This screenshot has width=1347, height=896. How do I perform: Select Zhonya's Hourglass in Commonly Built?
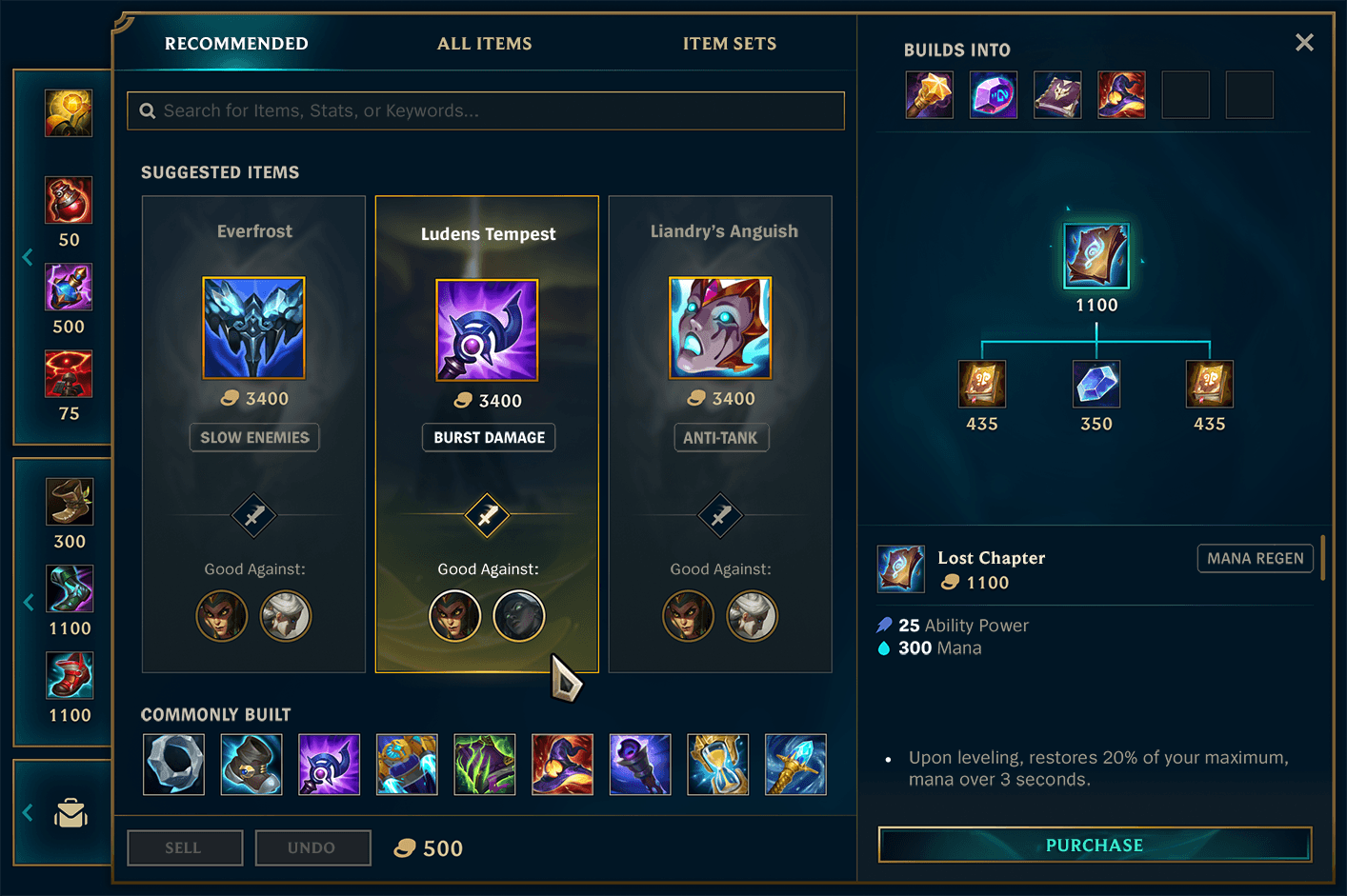point(717,764)
